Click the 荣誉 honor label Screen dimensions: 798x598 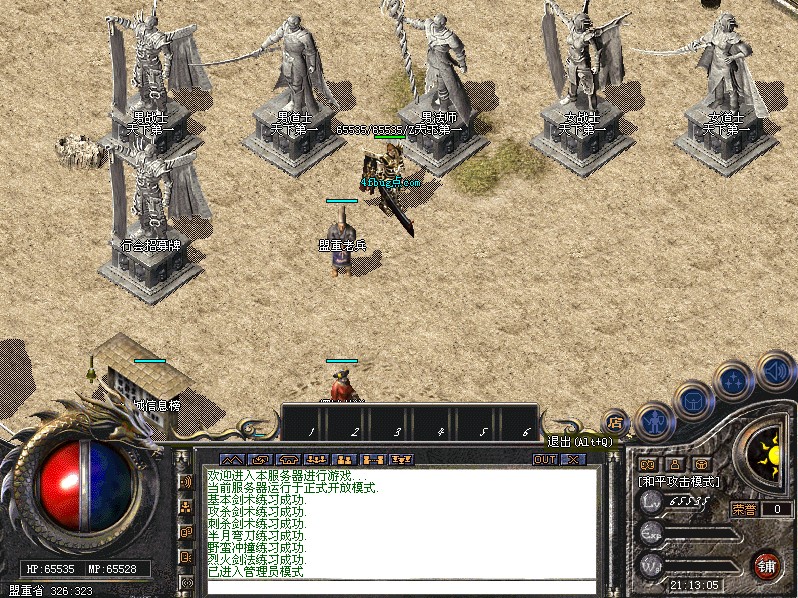[x=744, y=509]
